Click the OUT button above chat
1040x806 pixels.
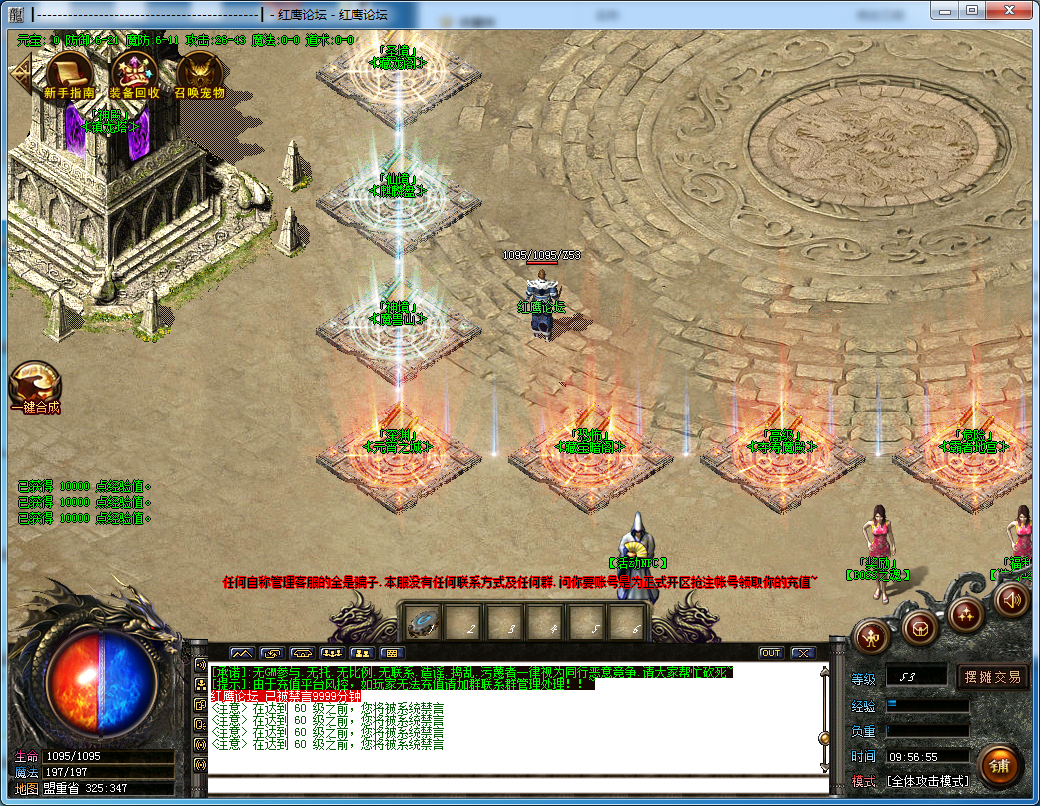[x=770, y=653]
